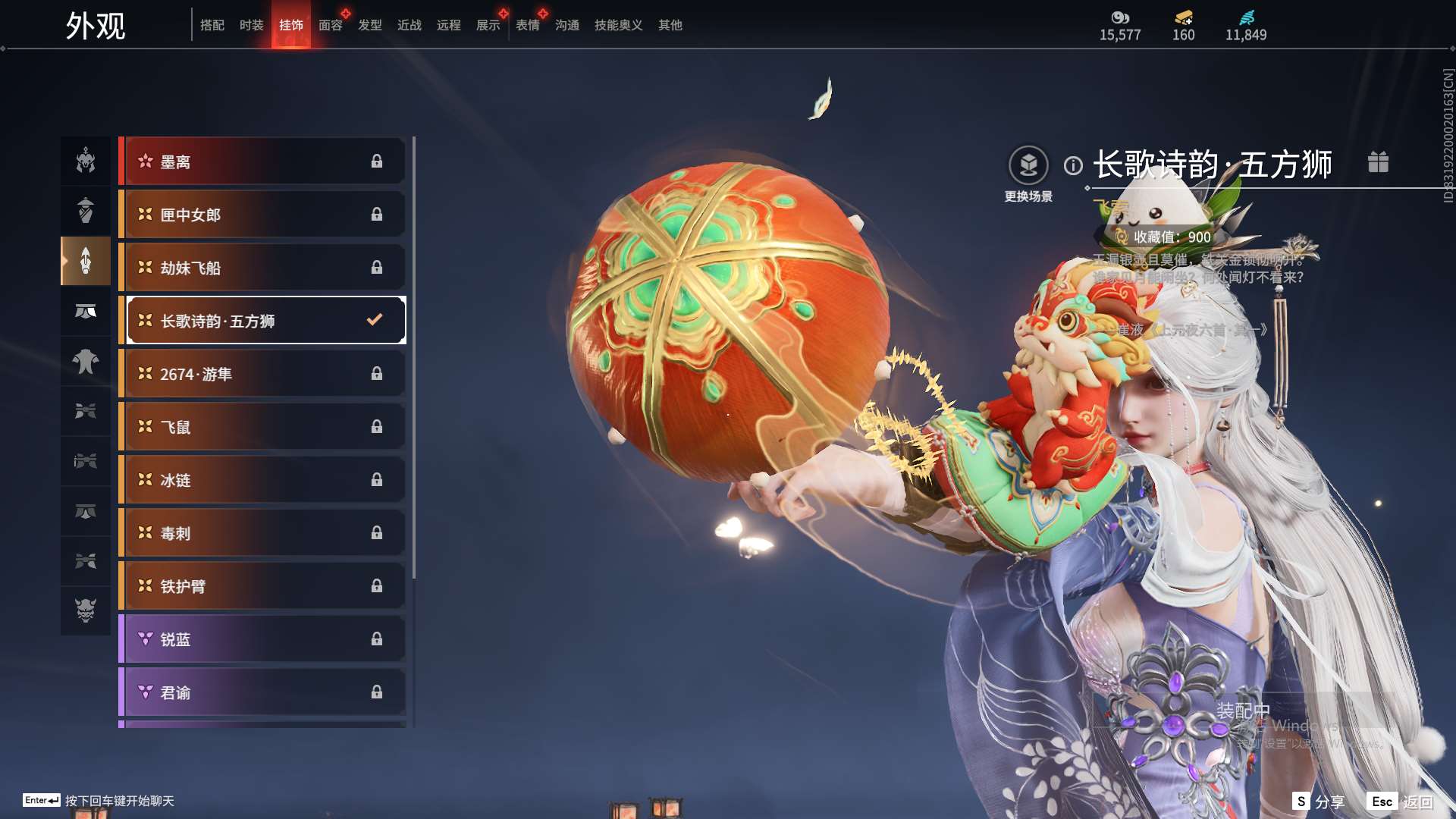This screenshot has width=1456, height=819.
Task: Choose the 表情 tab
Action: (528, 25)
